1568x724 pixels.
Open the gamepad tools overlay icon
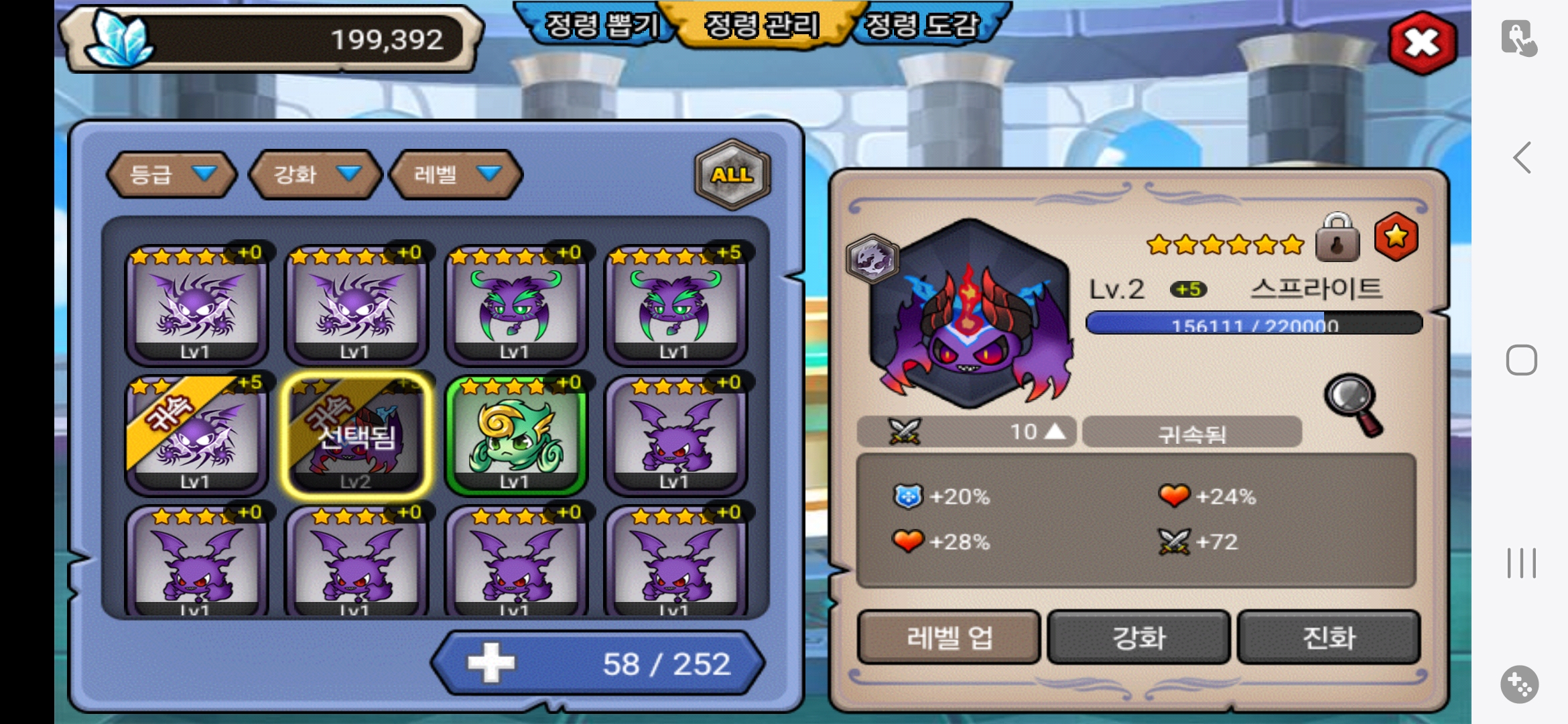point(1519,684)
